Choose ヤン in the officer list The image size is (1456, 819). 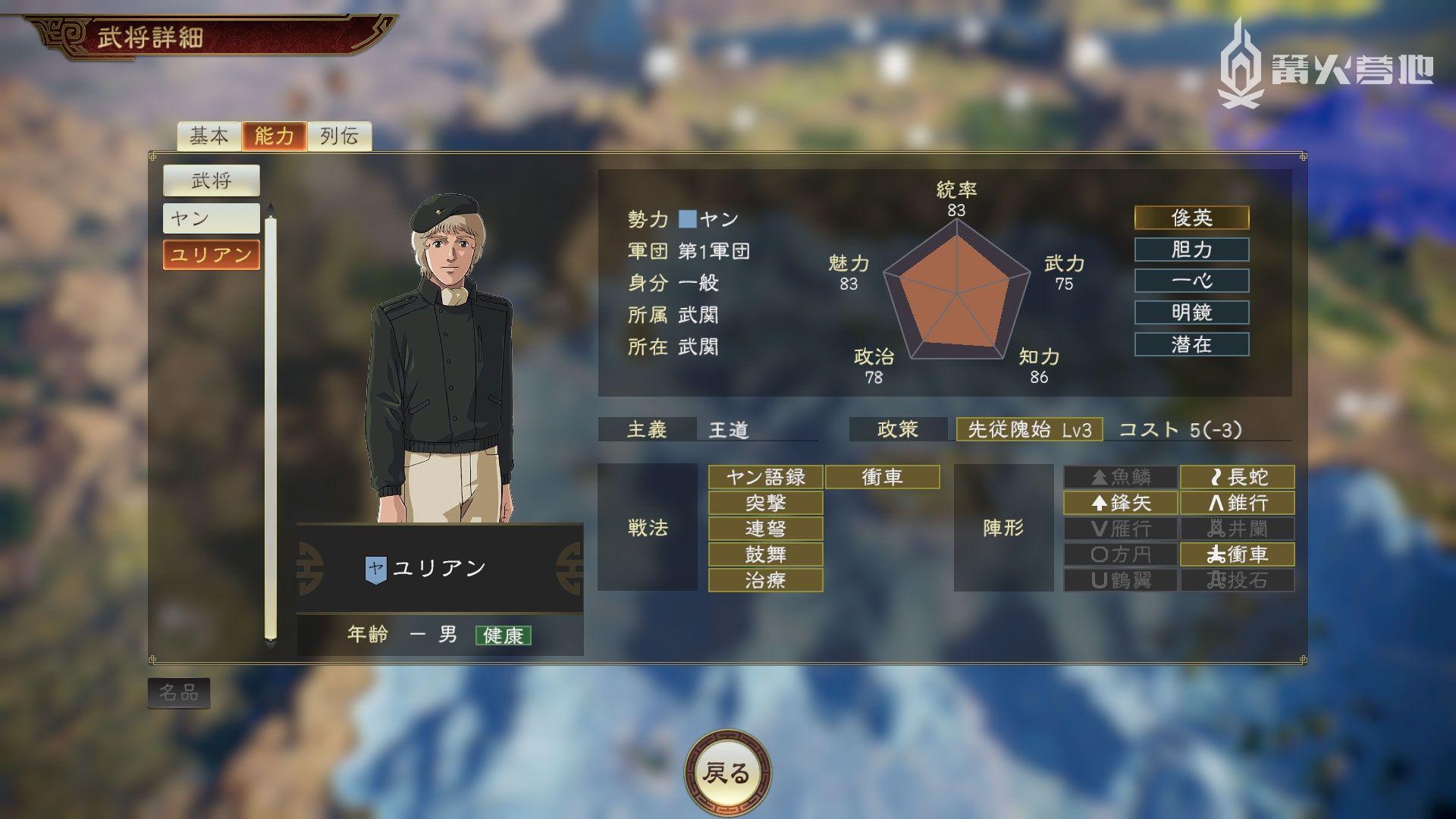coord(211,218)
